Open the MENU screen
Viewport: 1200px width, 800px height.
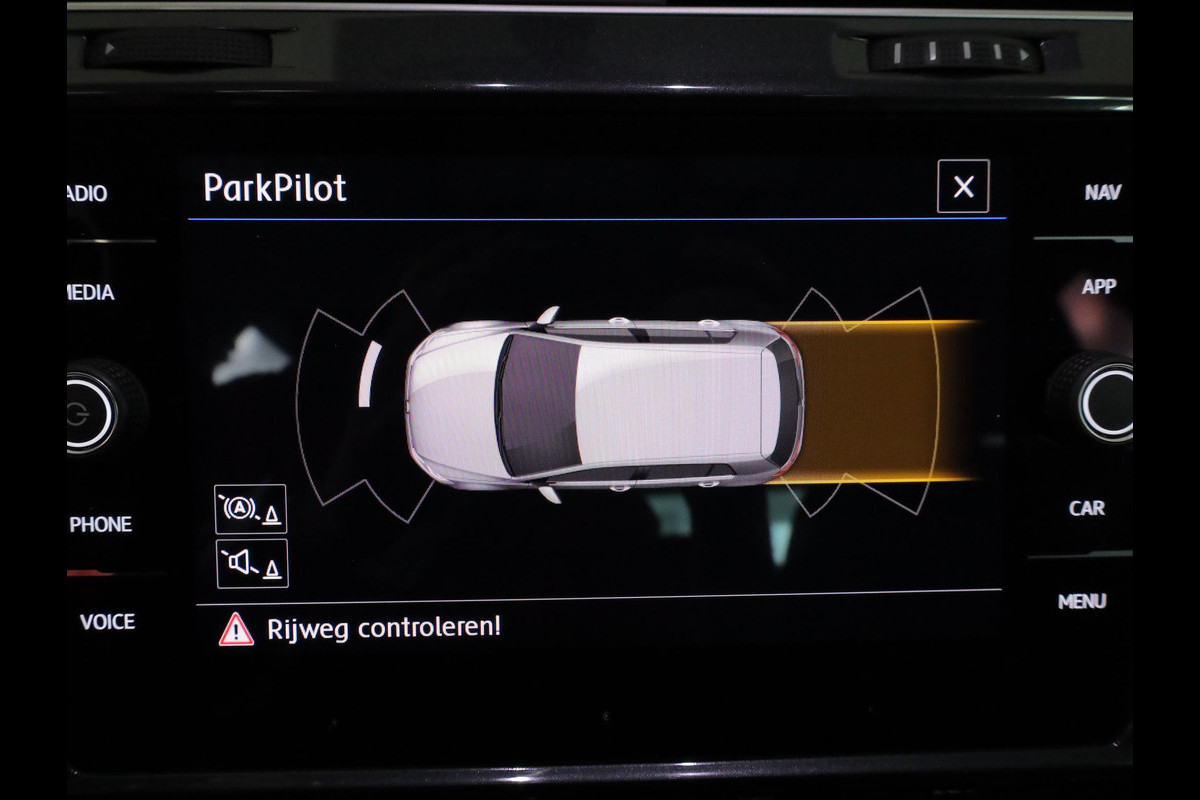click(1082, 601)
